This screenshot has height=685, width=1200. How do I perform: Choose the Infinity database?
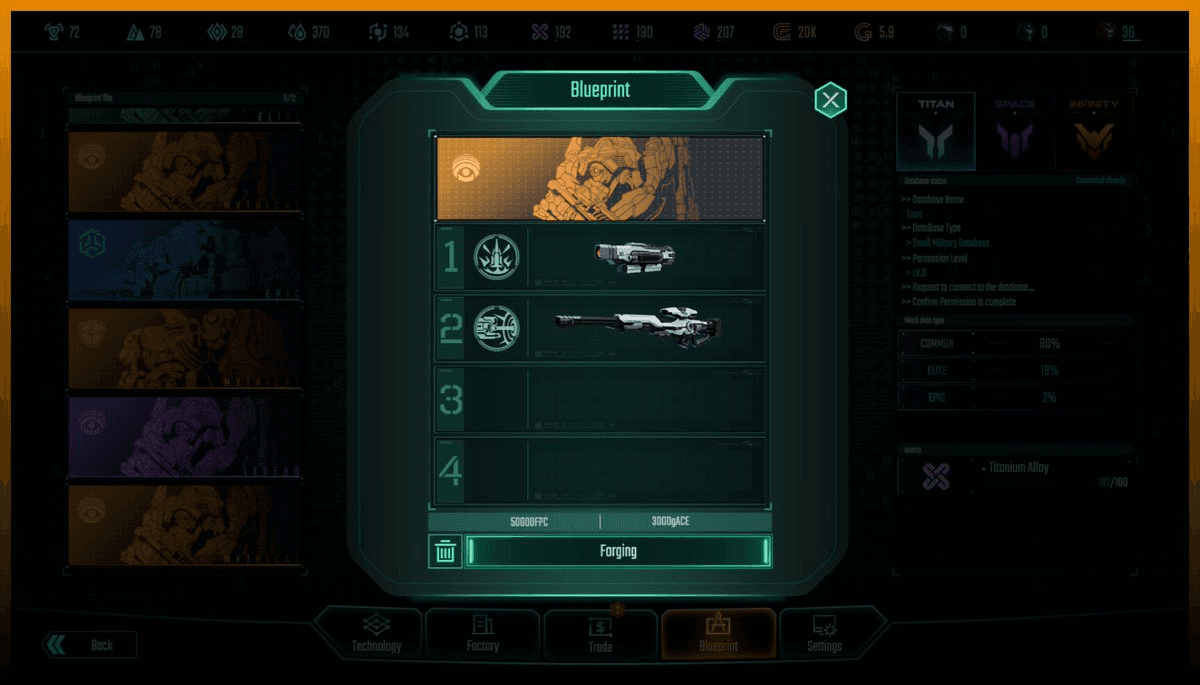pyautogui.click(x=1093, y=132)
